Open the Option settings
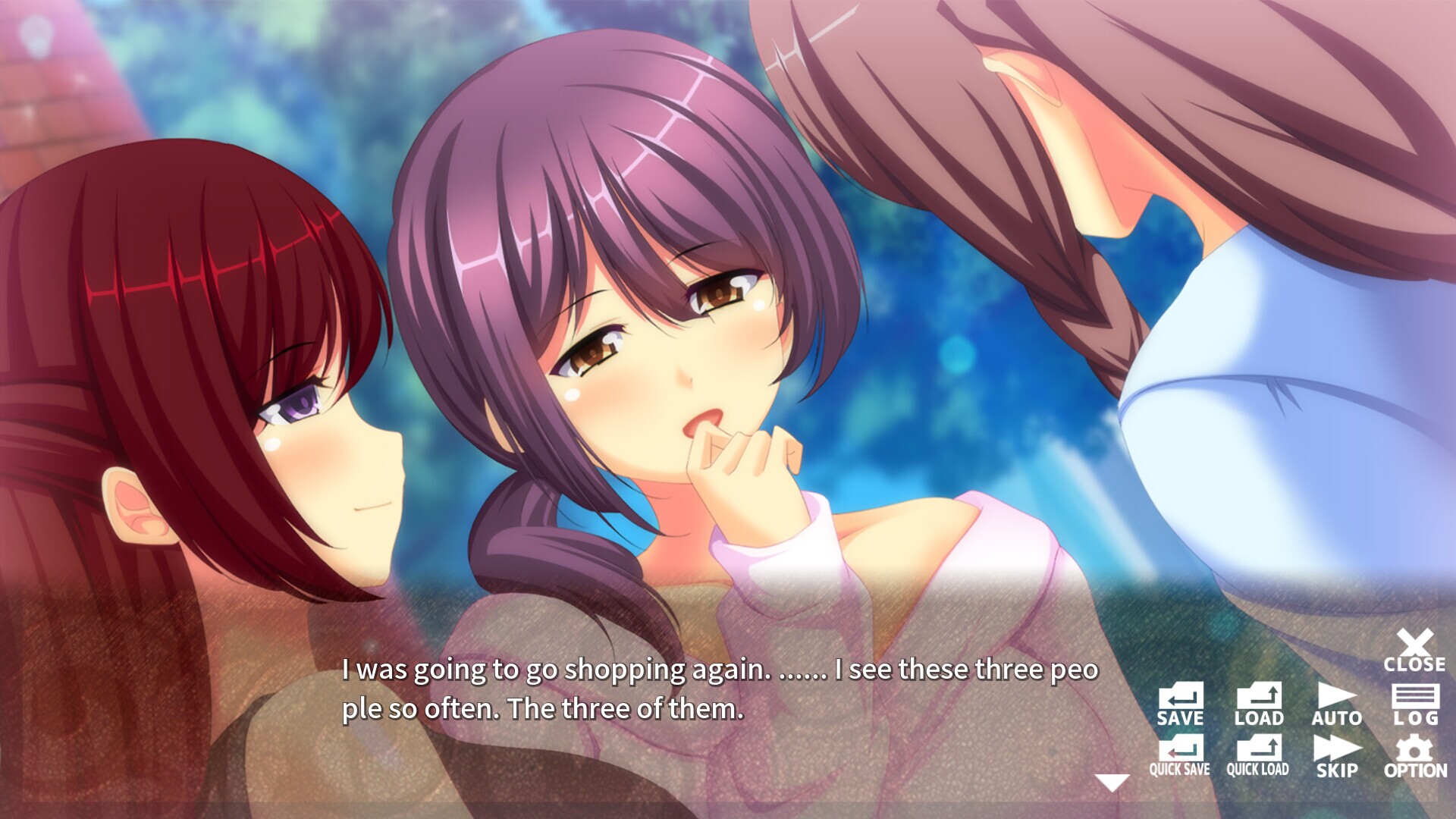The image size is (1456, 819). [1415, 756]
